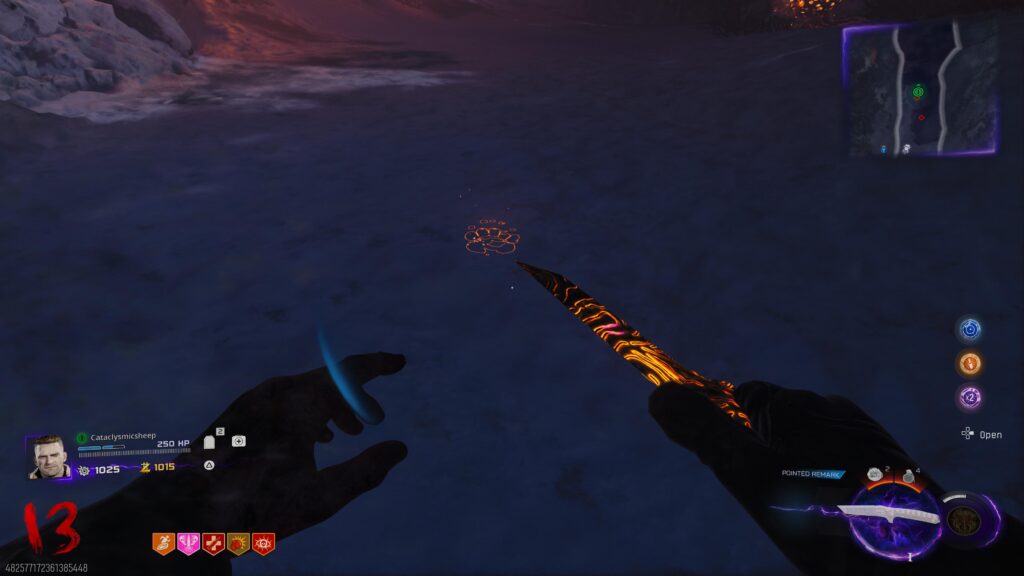The image size is (1024, 576).
Task: Choose the red cross perk badge
Action: pos(213,543)
